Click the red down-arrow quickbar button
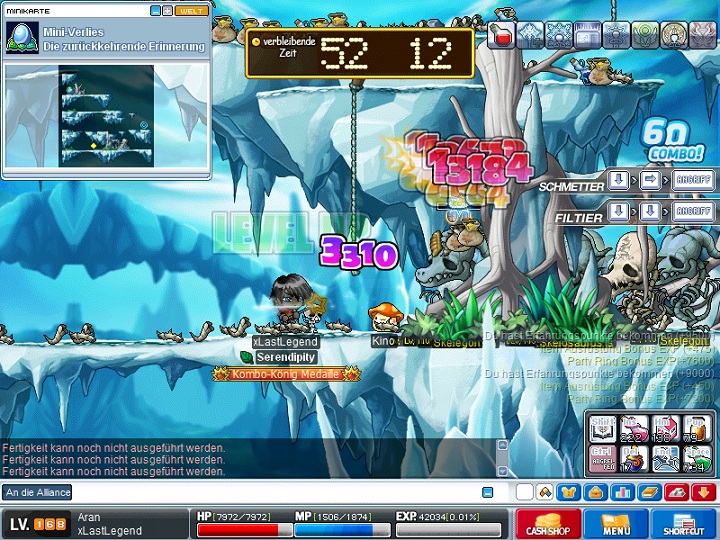The width and height of the screenshot is (720, 540). pyautogui.click(x=702, y=492)
